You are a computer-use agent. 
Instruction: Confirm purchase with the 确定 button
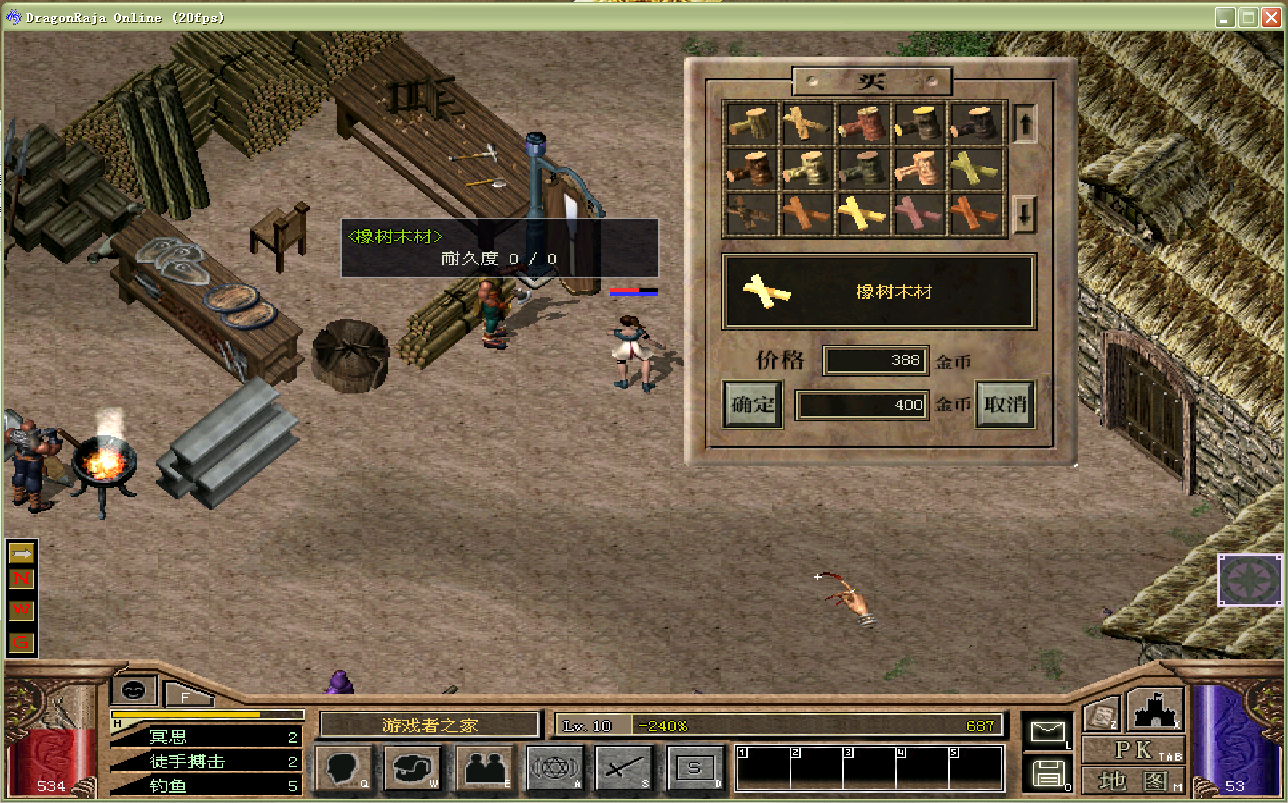[x=752, y=405]
